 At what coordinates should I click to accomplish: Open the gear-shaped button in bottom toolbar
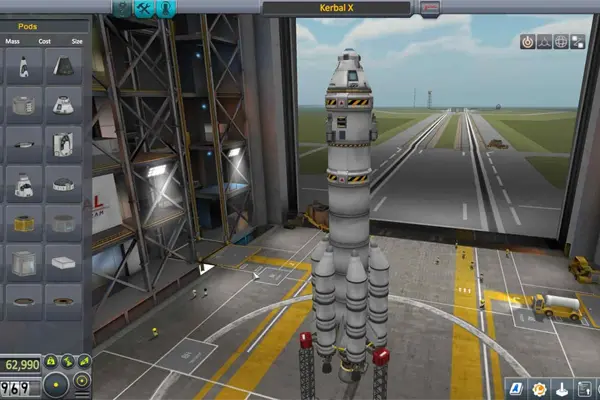[540, 388]
